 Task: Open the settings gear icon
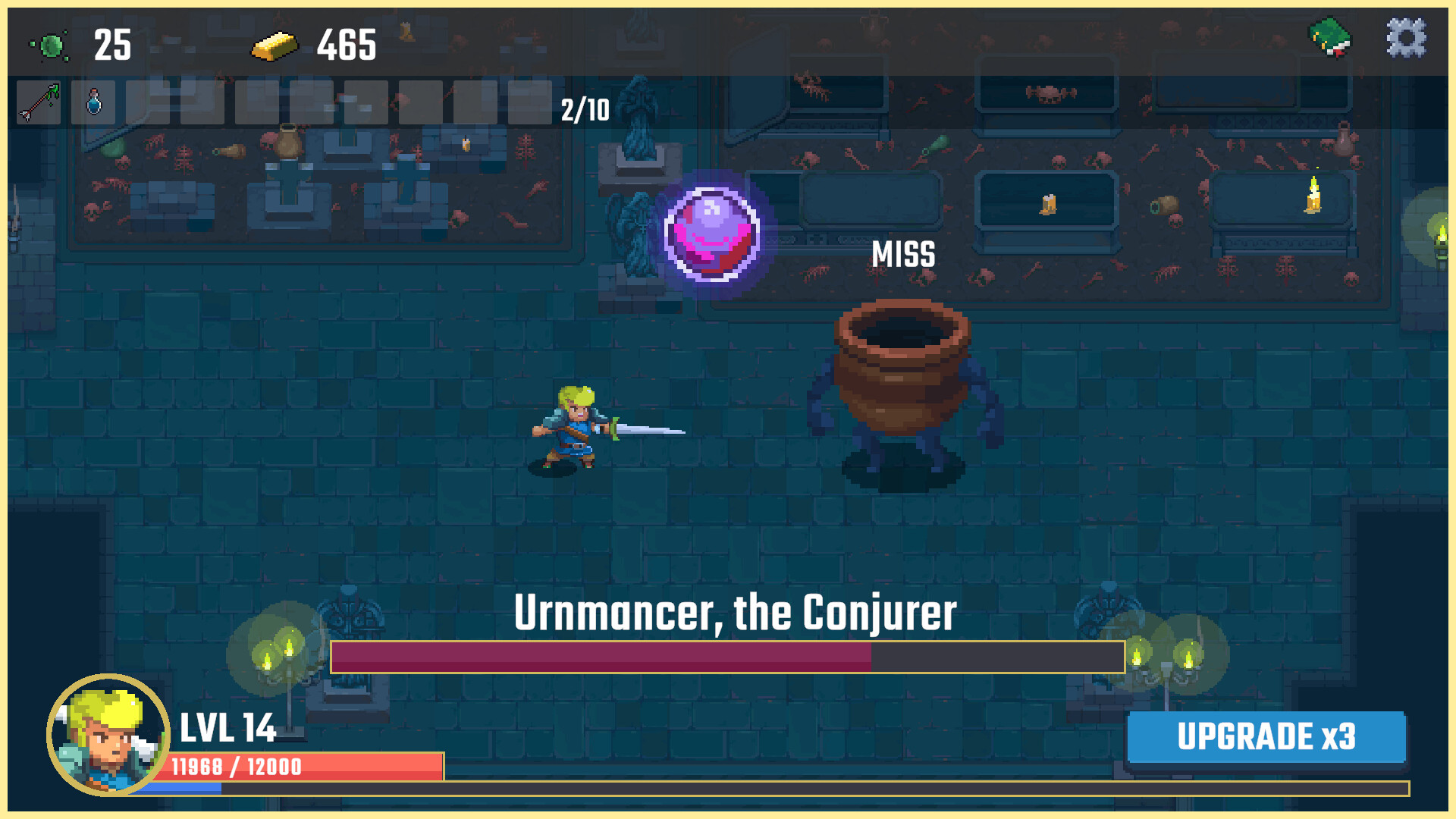point(1406,39)
